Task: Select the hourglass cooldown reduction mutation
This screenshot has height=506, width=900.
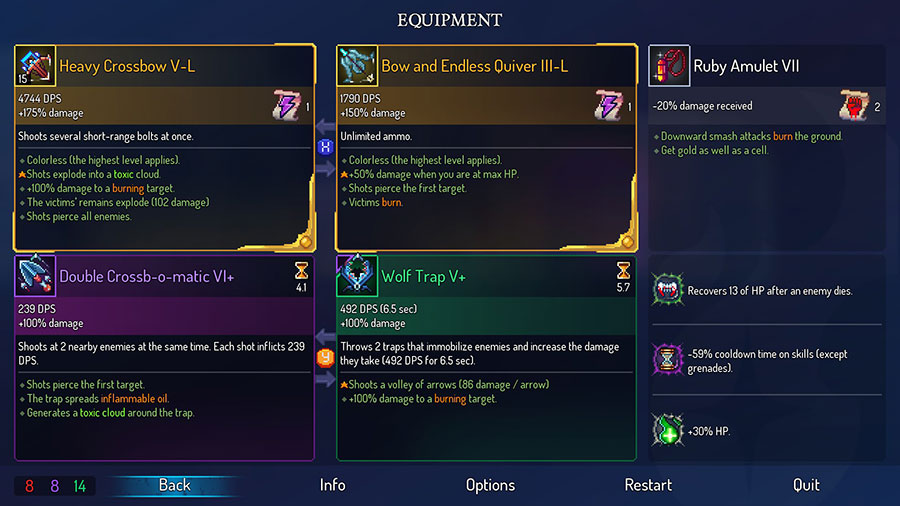Action: (768, 359)
